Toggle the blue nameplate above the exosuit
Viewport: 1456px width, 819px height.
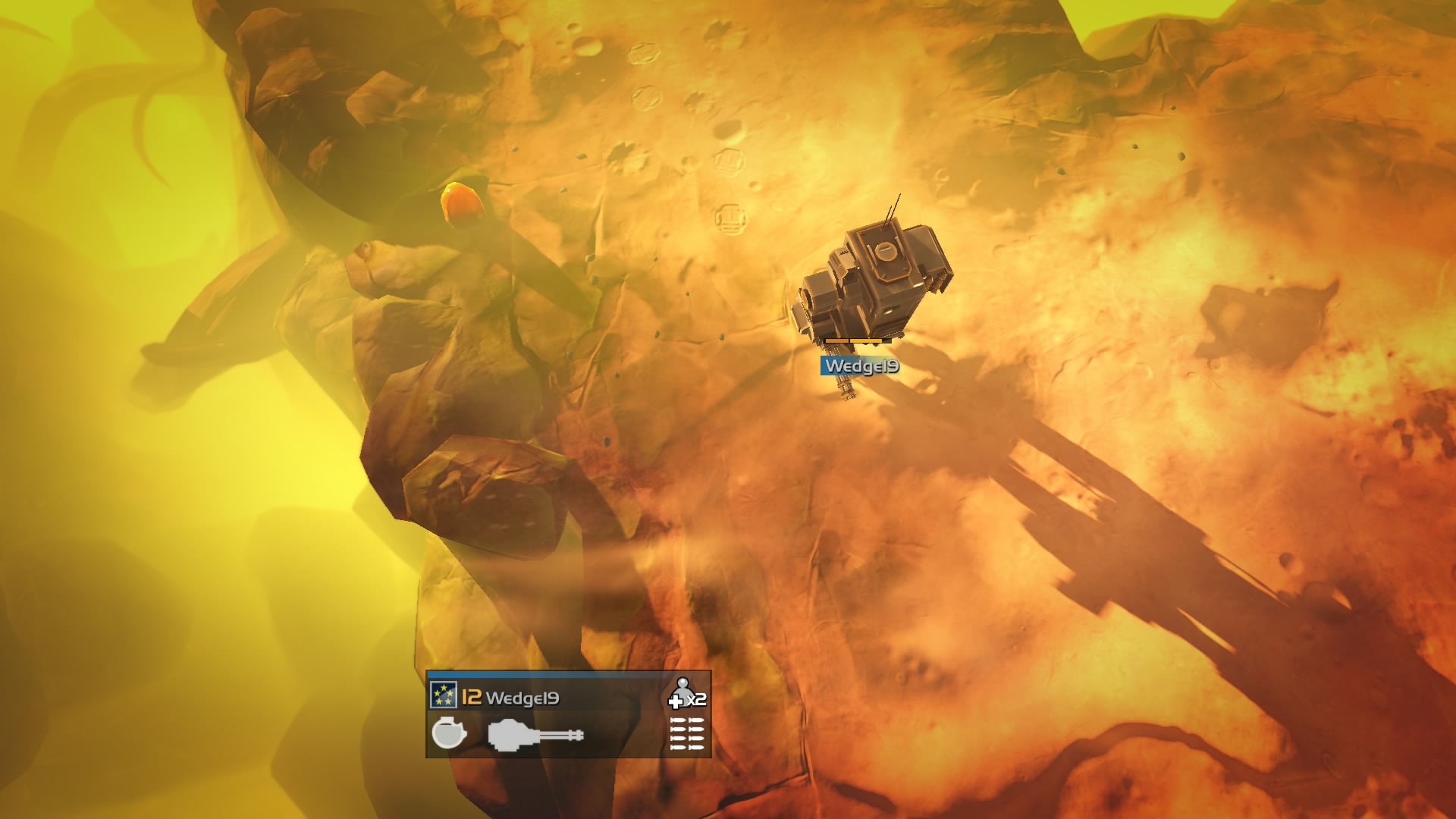click(x=859, y=366)
